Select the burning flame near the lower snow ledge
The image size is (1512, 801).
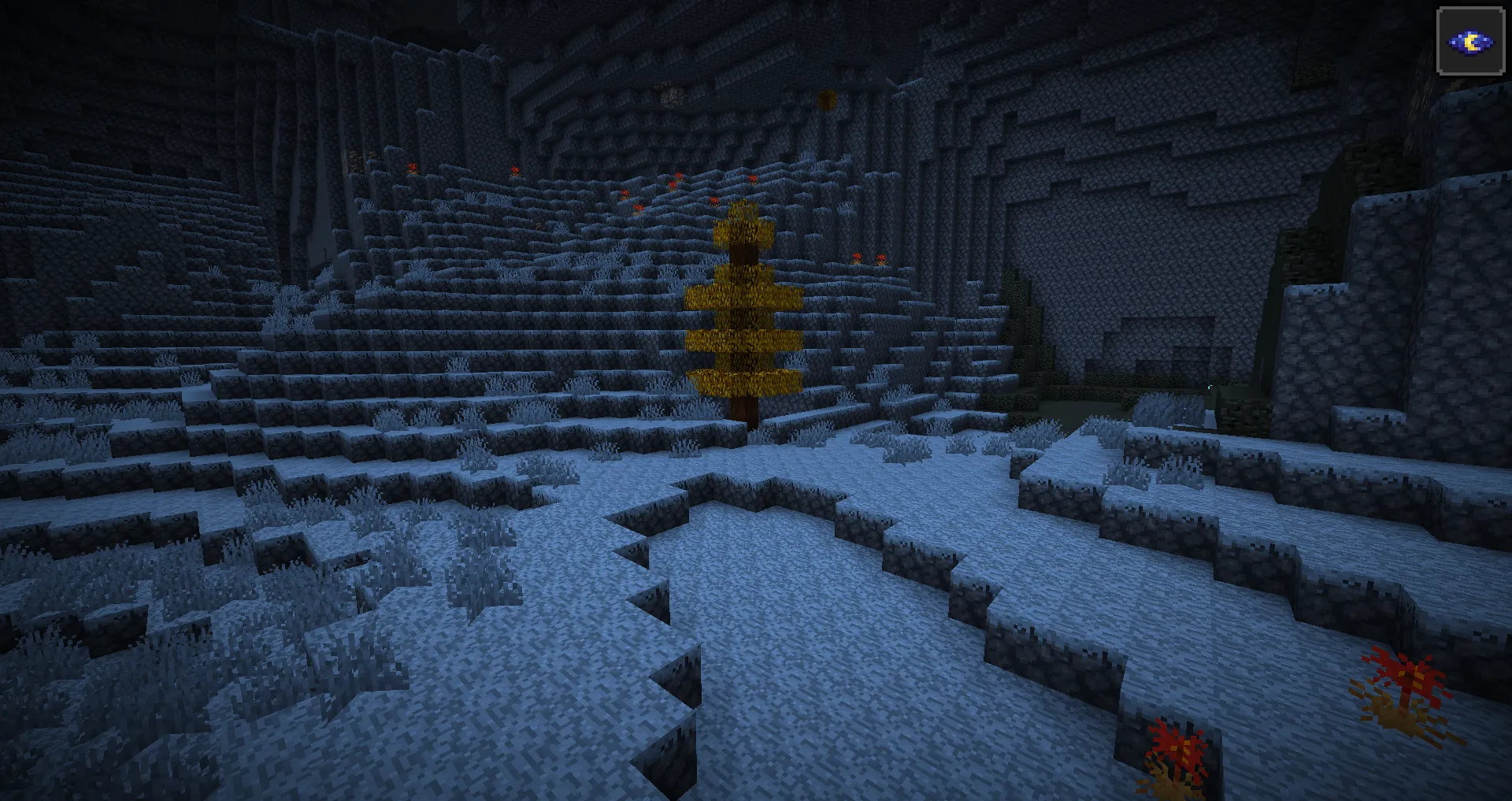[x=1173, y=748]
